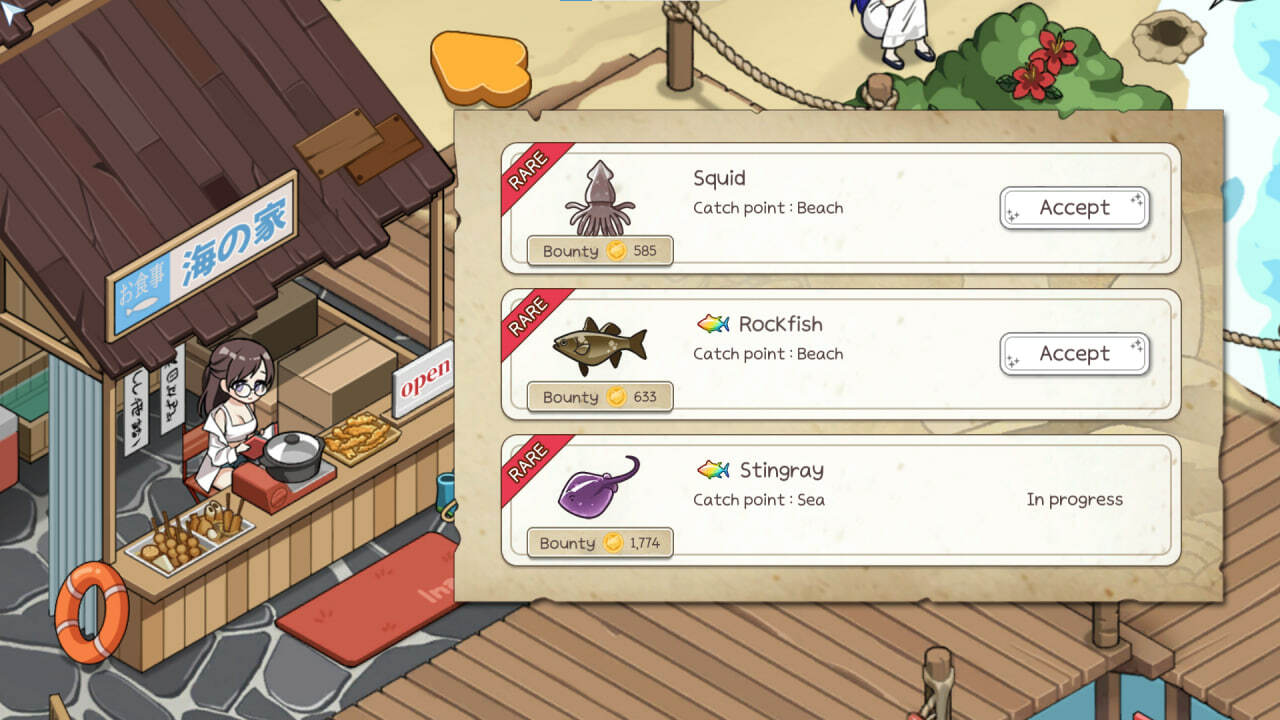Click the Bounty 1,774 badge
Image resolution: width=1280 pixels, height=720 pixels.
click(x=600, y=543)
